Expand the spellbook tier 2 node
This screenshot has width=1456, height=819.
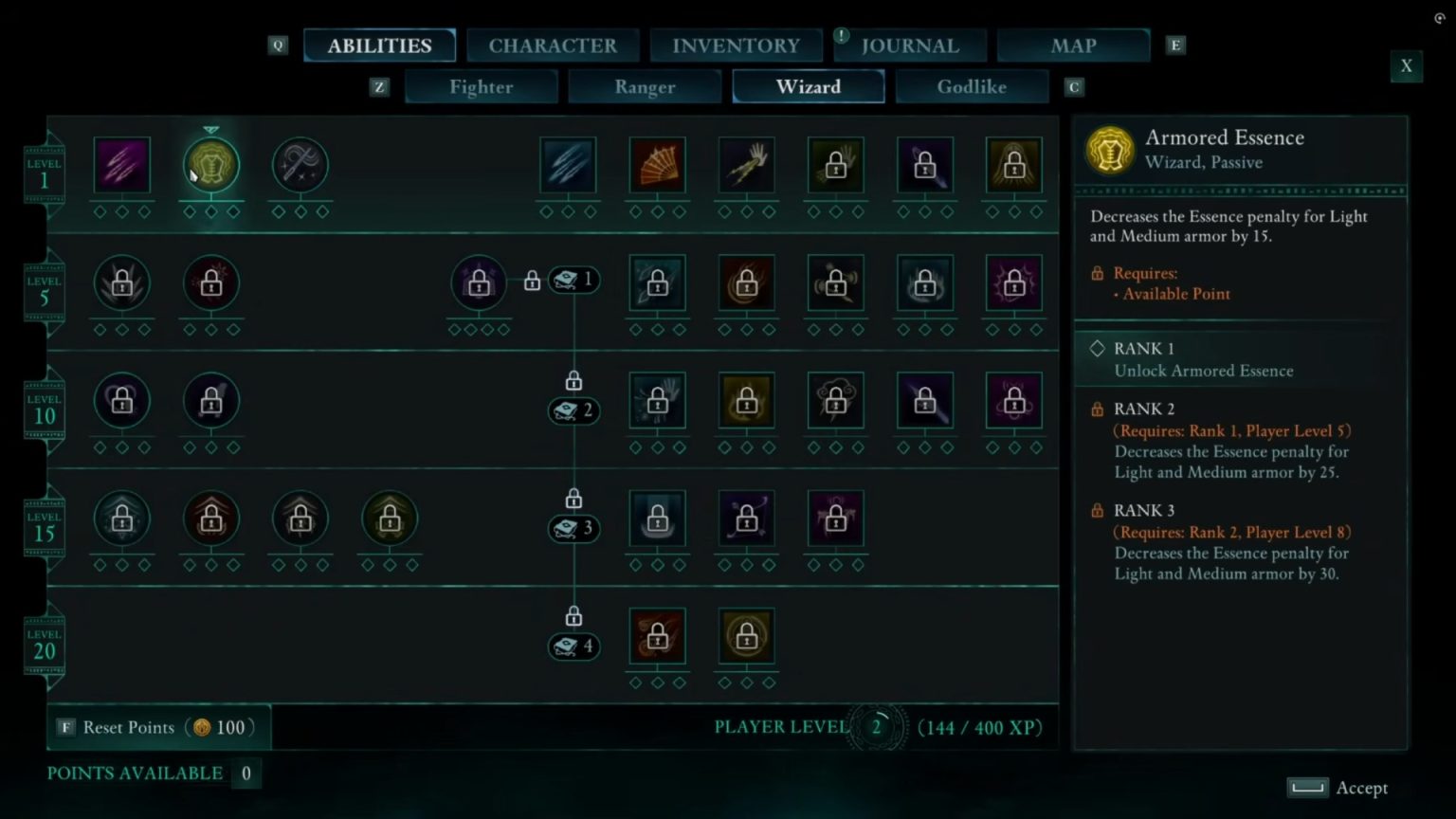point(573,410)
